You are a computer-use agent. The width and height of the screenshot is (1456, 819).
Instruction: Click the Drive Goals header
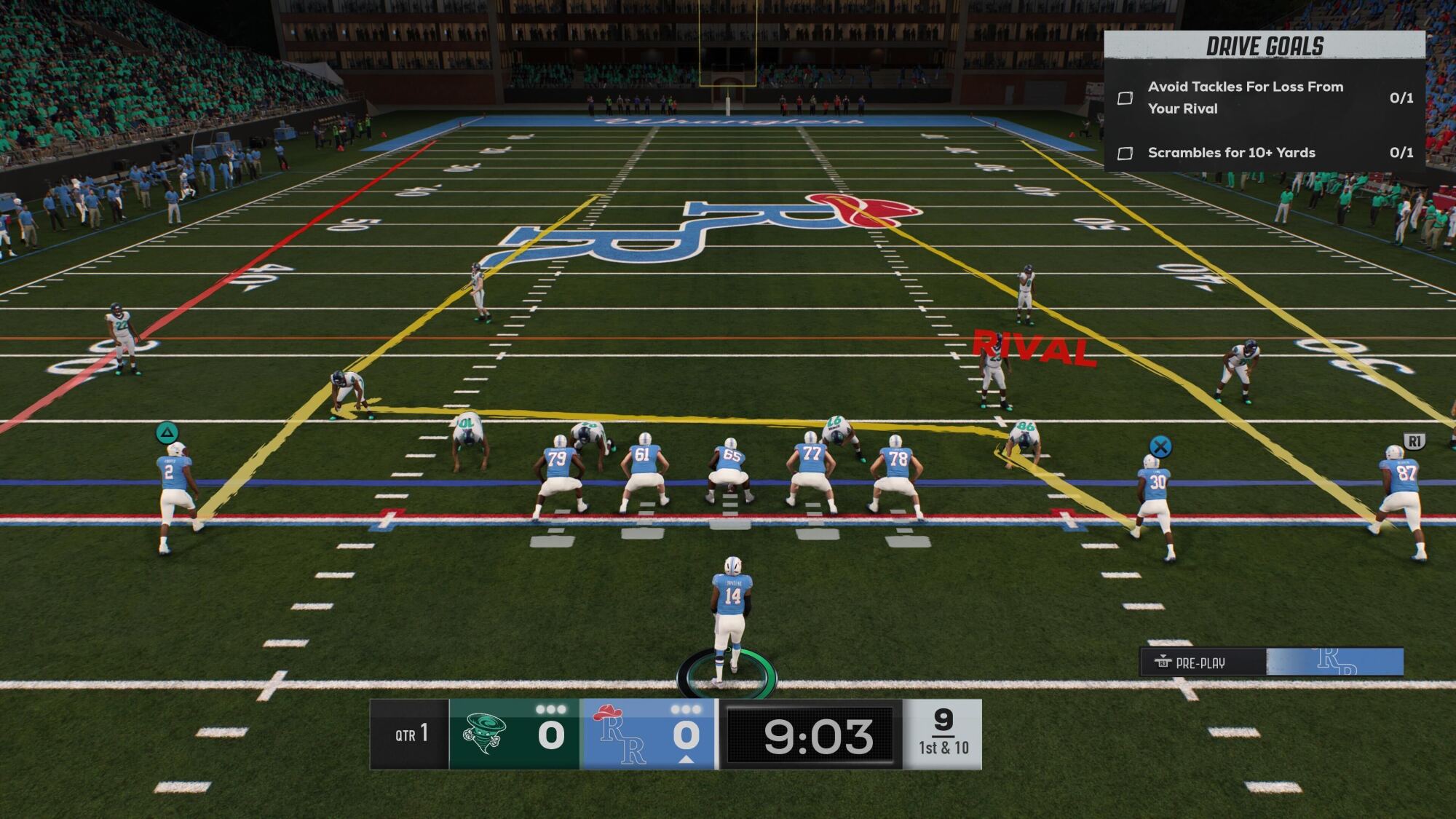(x=1265, y=47)
